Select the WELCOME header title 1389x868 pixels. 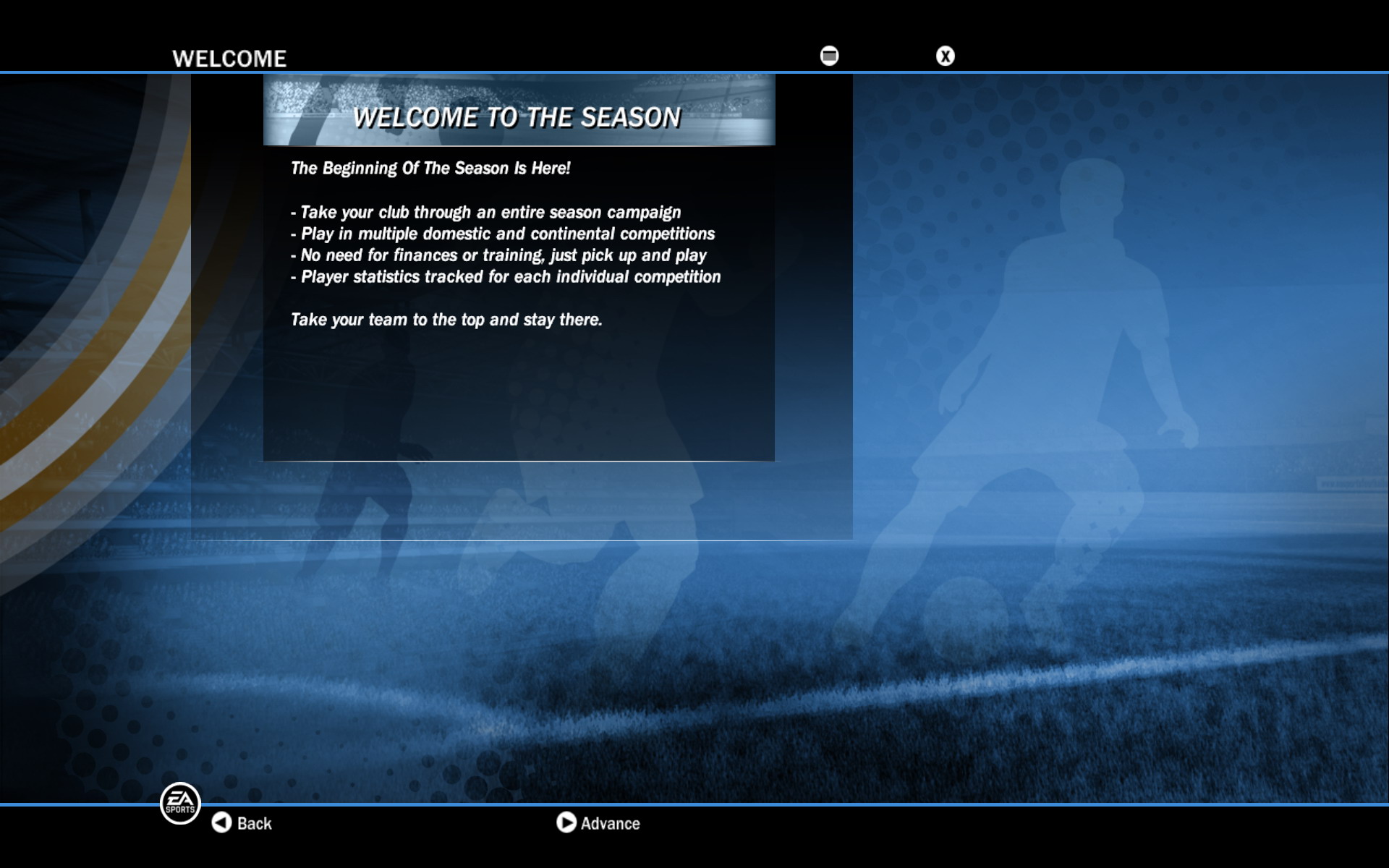(x=229, y=58)
